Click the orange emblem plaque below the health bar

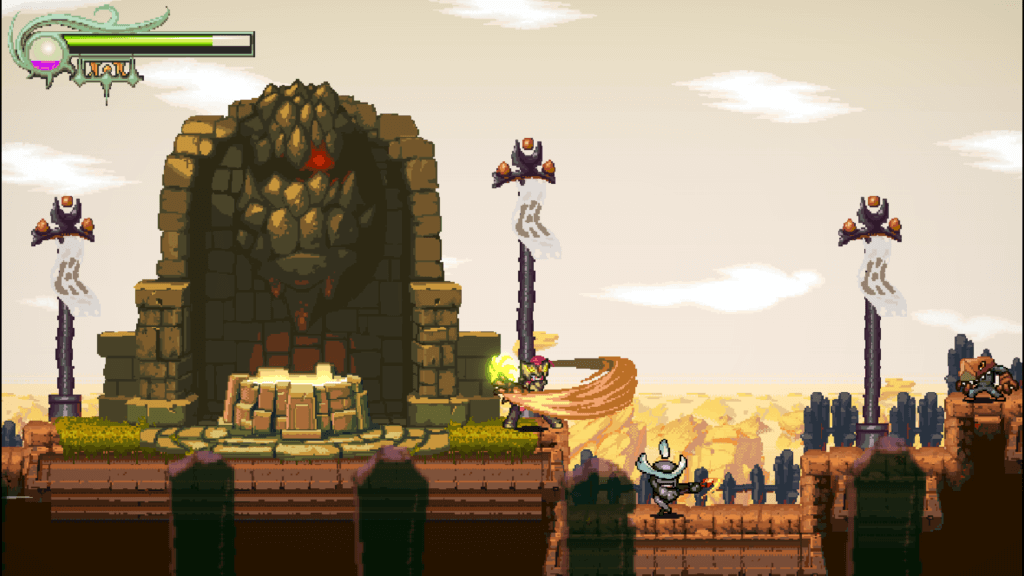[105, 69]
